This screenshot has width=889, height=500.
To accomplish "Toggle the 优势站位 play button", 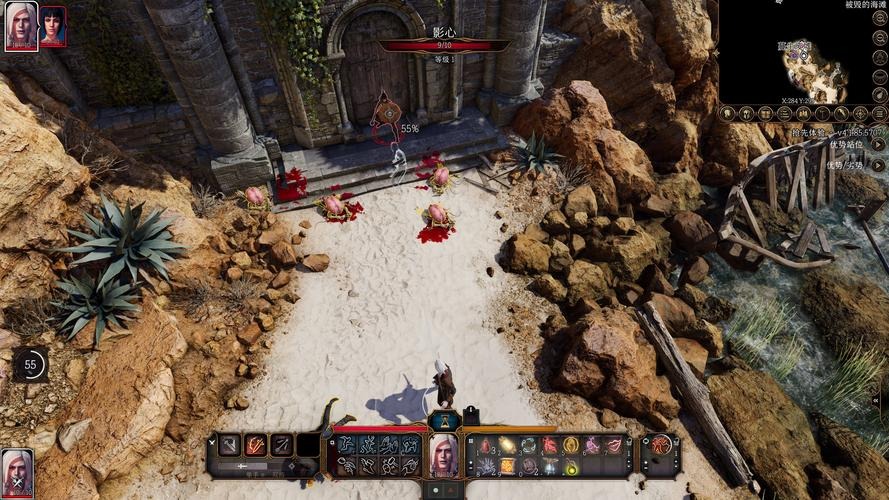I will tap(879, 144).
